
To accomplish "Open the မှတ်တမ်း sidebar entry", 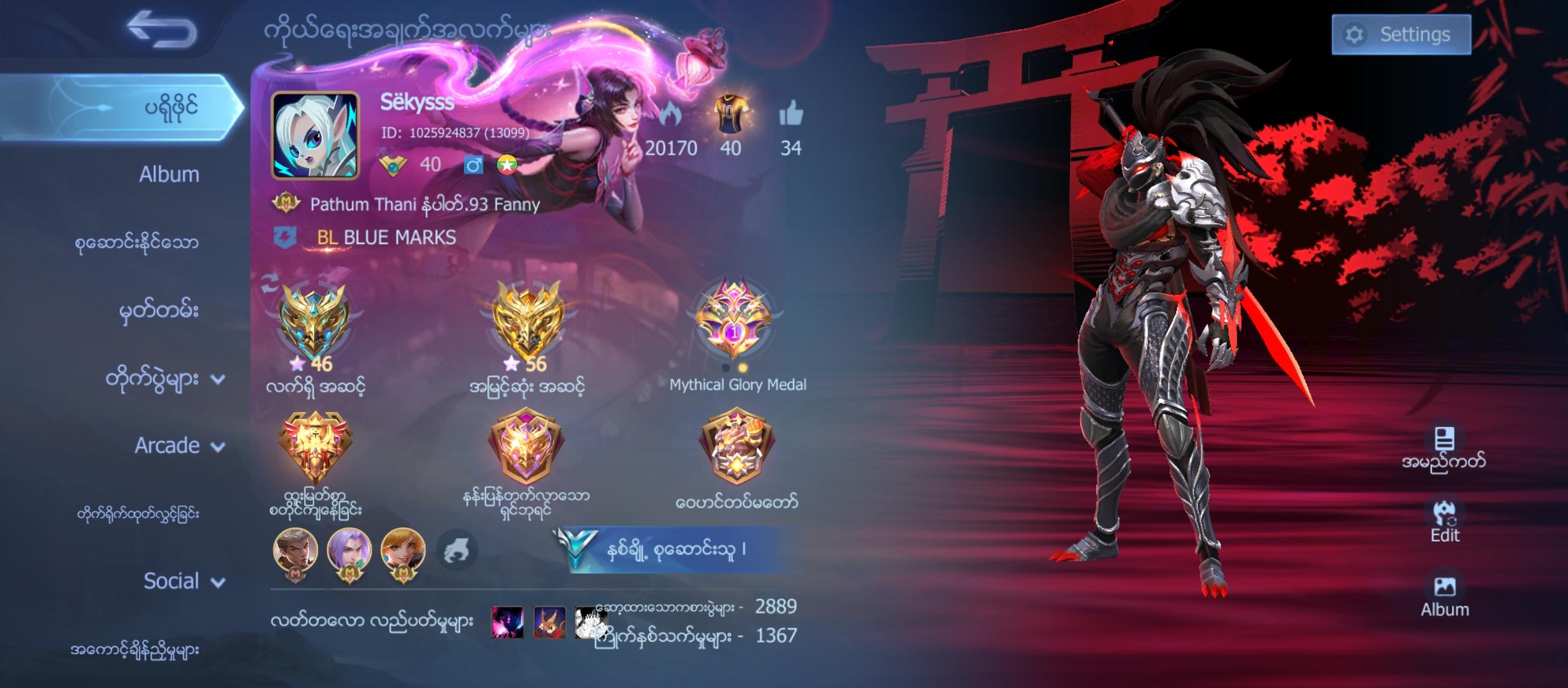I will click(157, 310).
